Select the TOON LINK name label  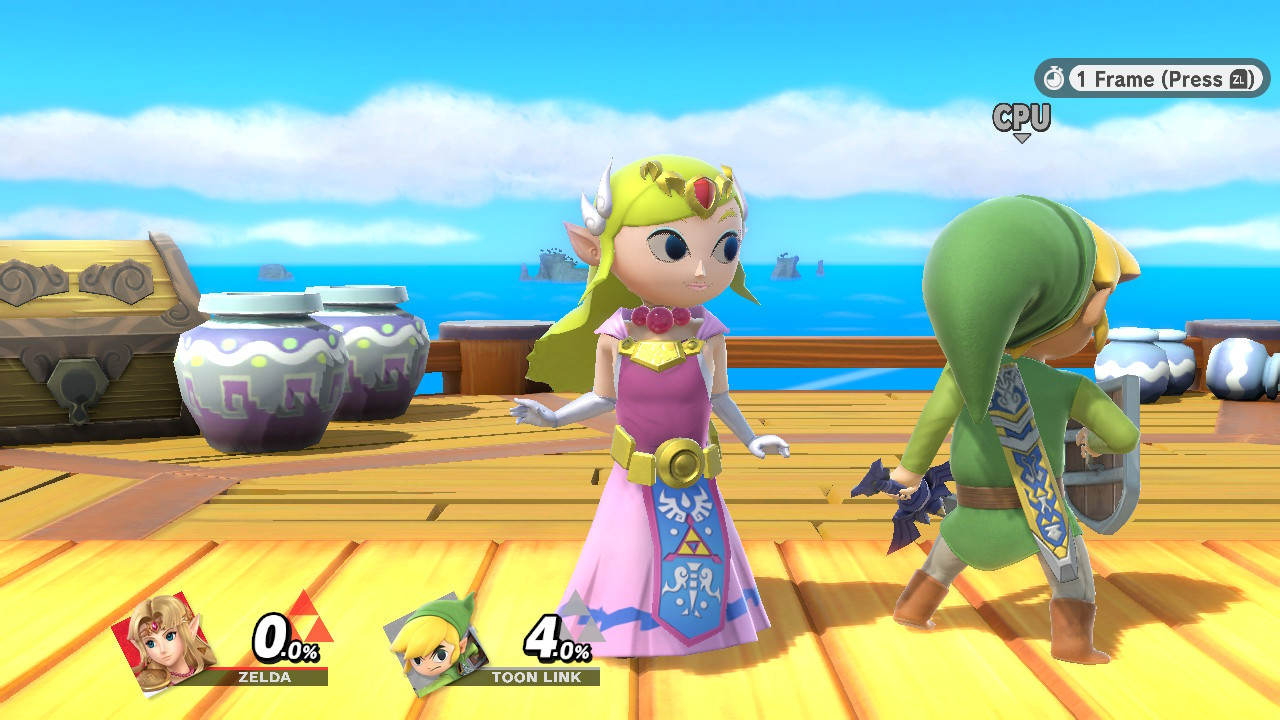537,676
